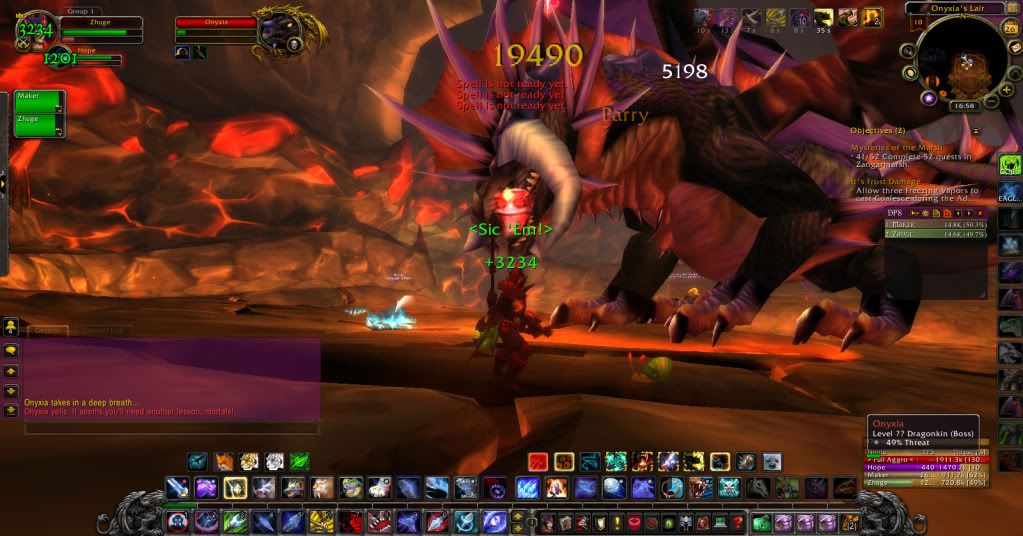
Task: Switch to the General chat tab
Action: pyautogui.click(x=46, y=331)
